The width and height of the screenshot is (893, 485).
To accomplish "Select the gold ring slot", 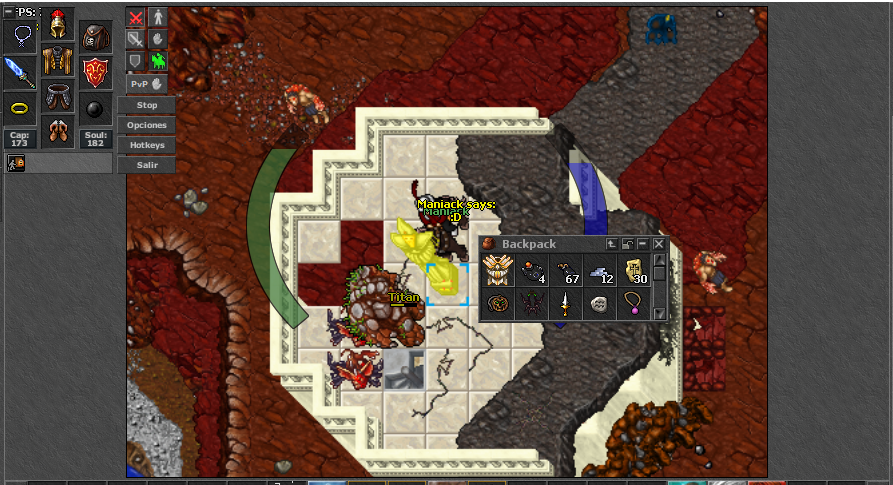I will click(x=20, y=106).
